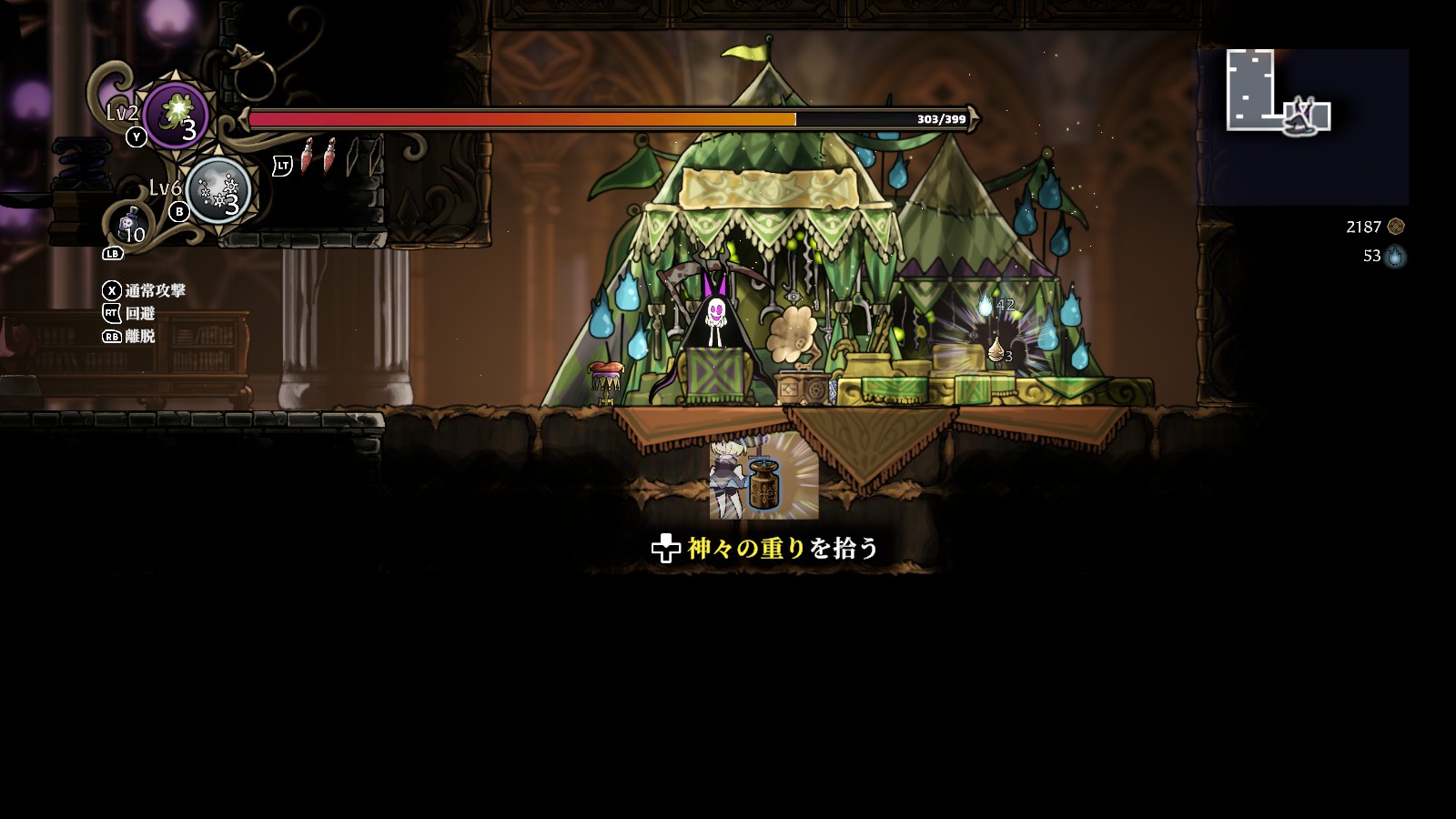
Task: Activate the purple Lv2 green burst skill
Action: tap(176, 116)
